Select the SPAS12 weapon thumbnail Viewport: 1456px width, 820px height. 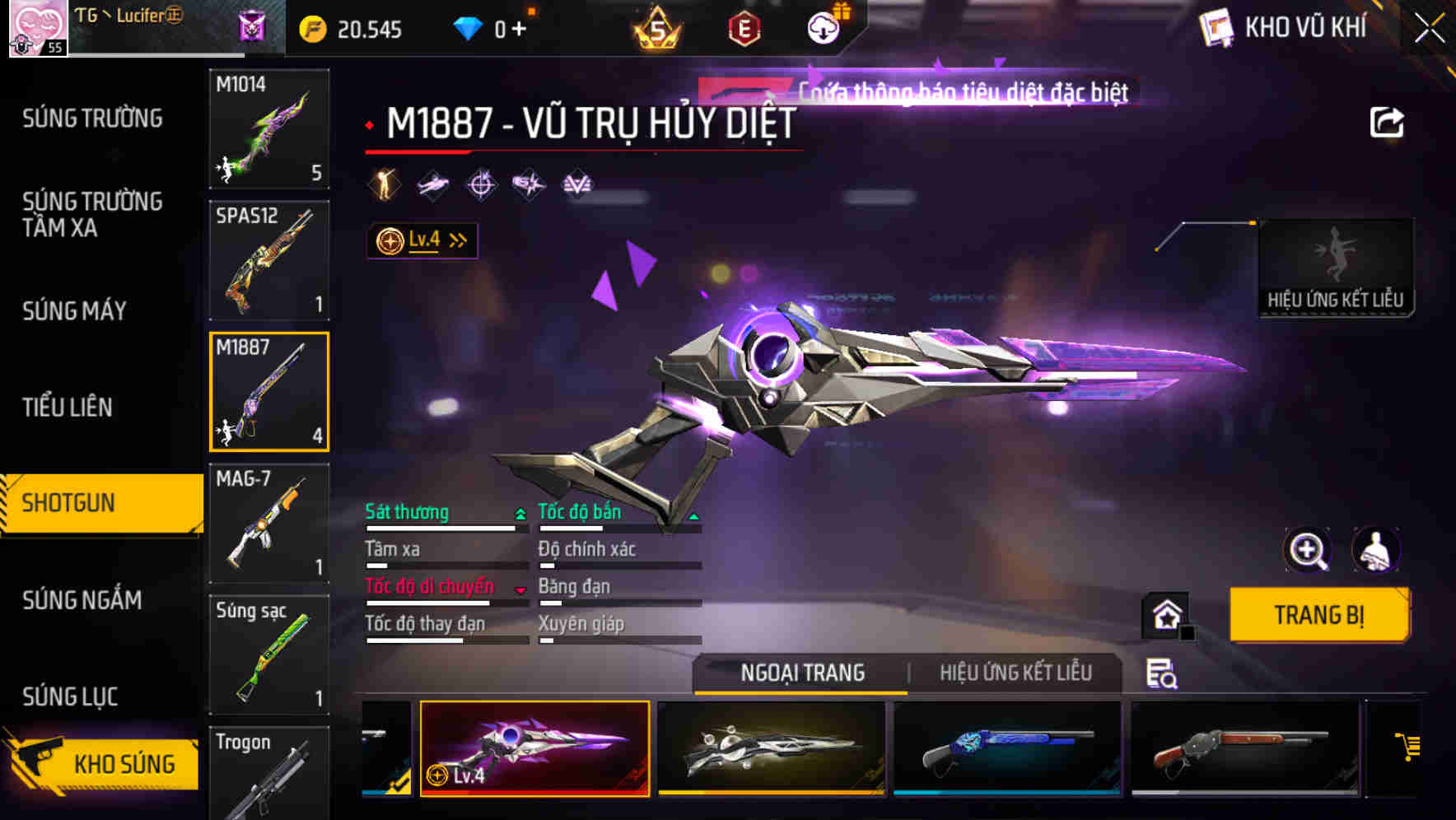point(268,259)
